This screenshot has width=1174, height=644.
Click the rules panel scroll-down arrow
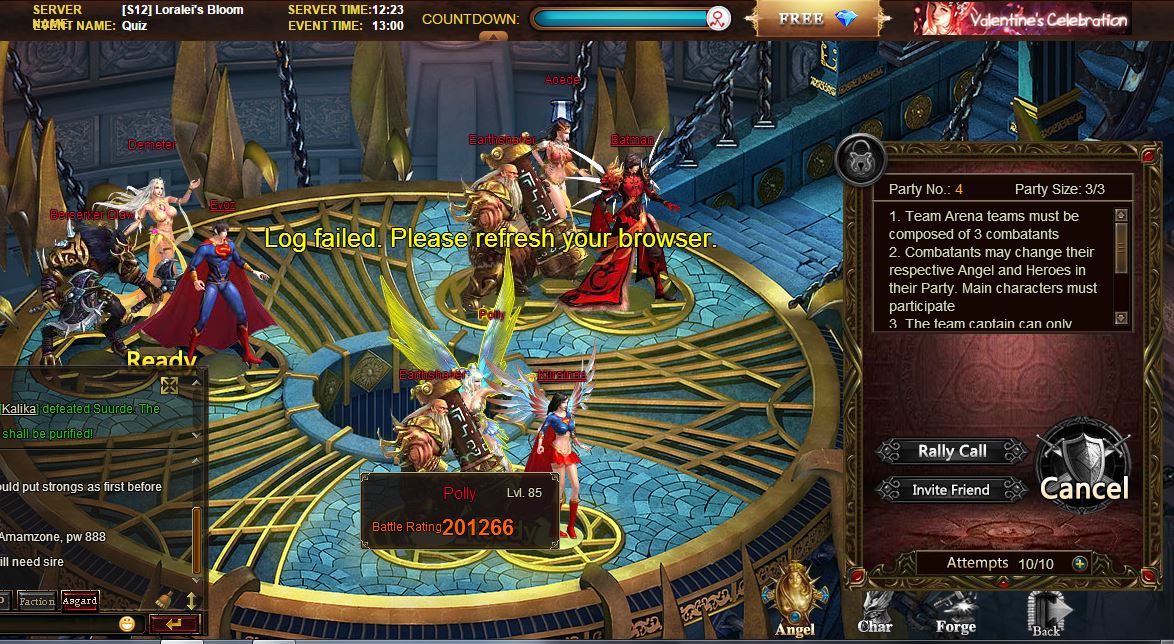pos(1121,320)
